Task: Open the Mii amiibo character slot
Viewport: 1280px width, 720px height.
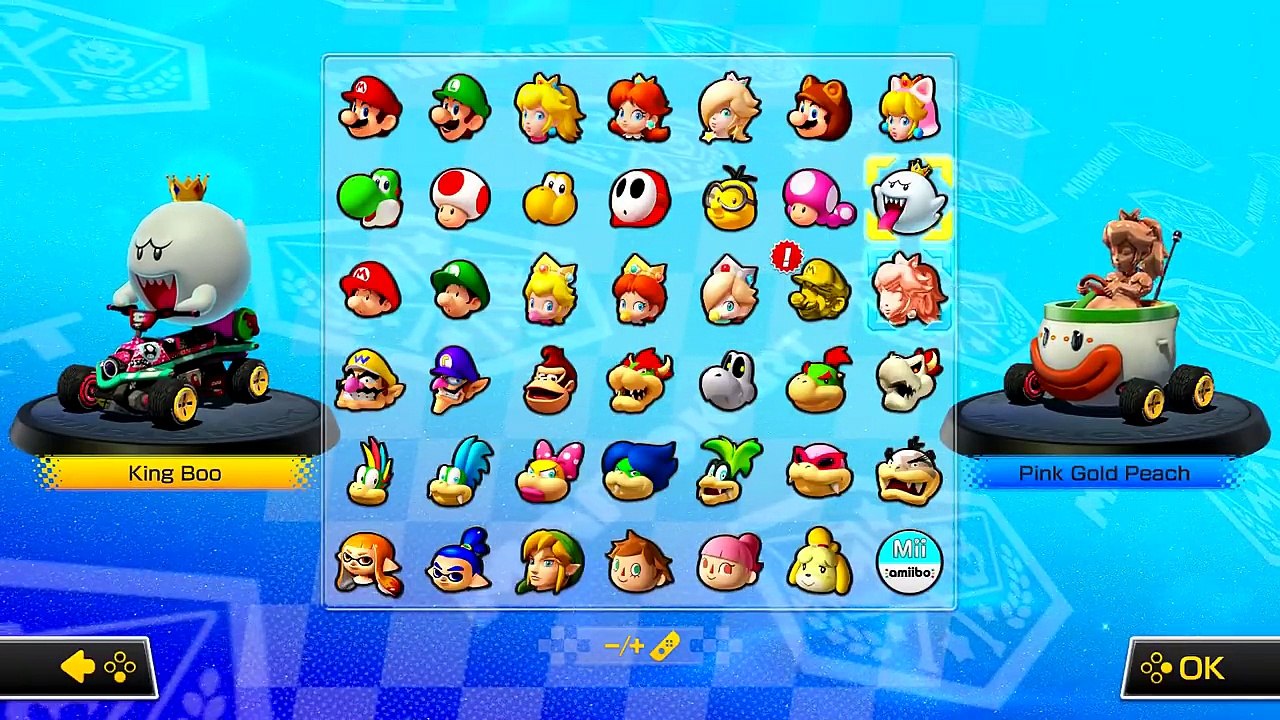Action: pyautogui.click(x=909, y=561)
